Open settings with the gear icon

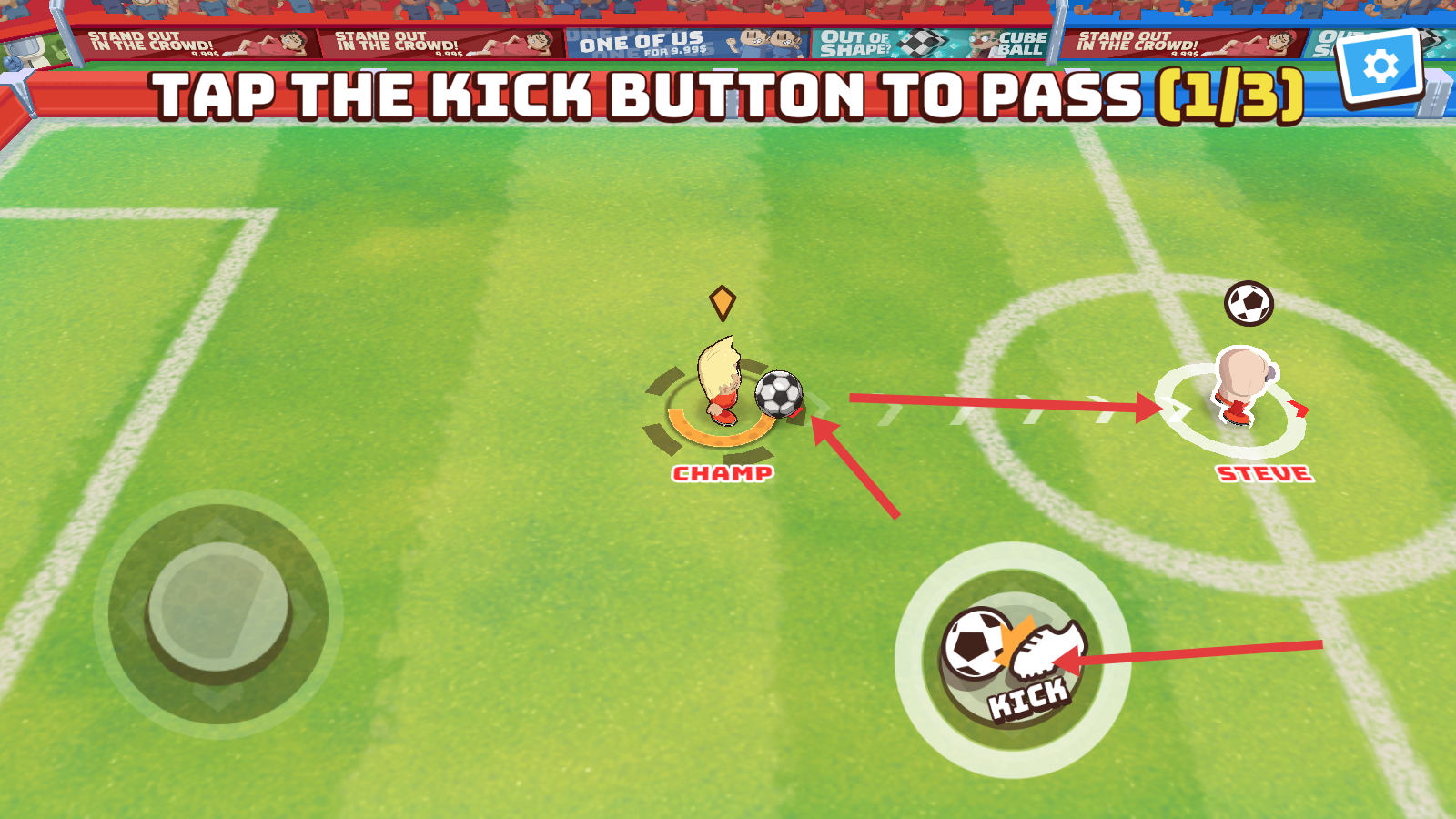point(1380,66)
